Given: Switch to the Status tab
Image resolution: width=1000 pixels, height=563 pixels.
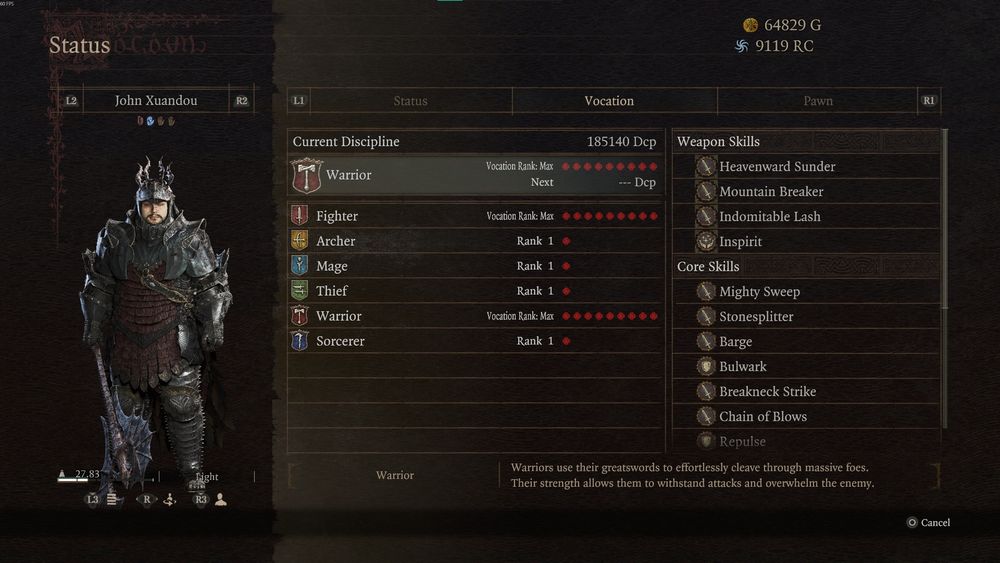Looking at the screenshot, I should (410, 101).
